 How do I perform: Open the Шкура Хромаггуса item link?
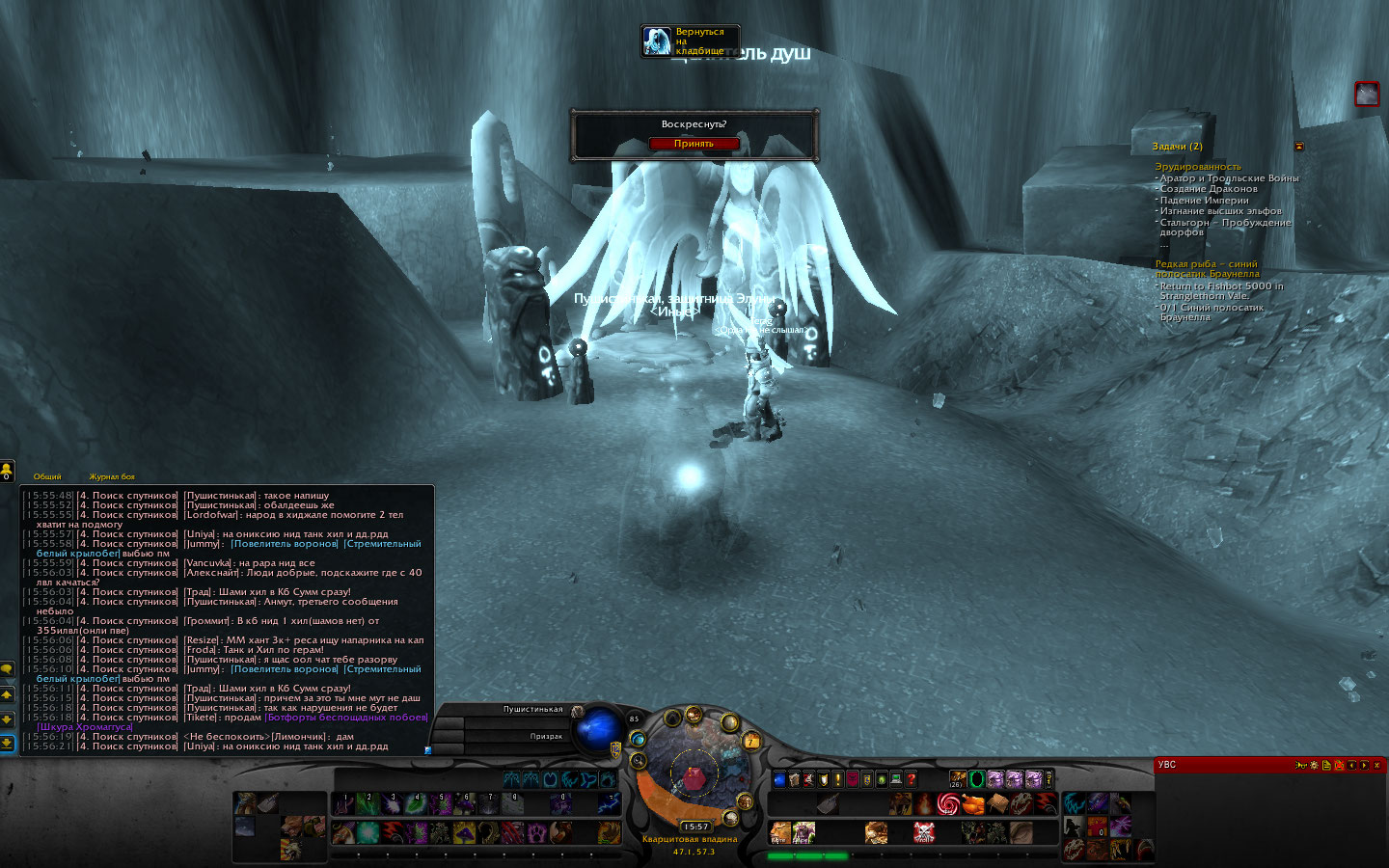coord(84,727)
